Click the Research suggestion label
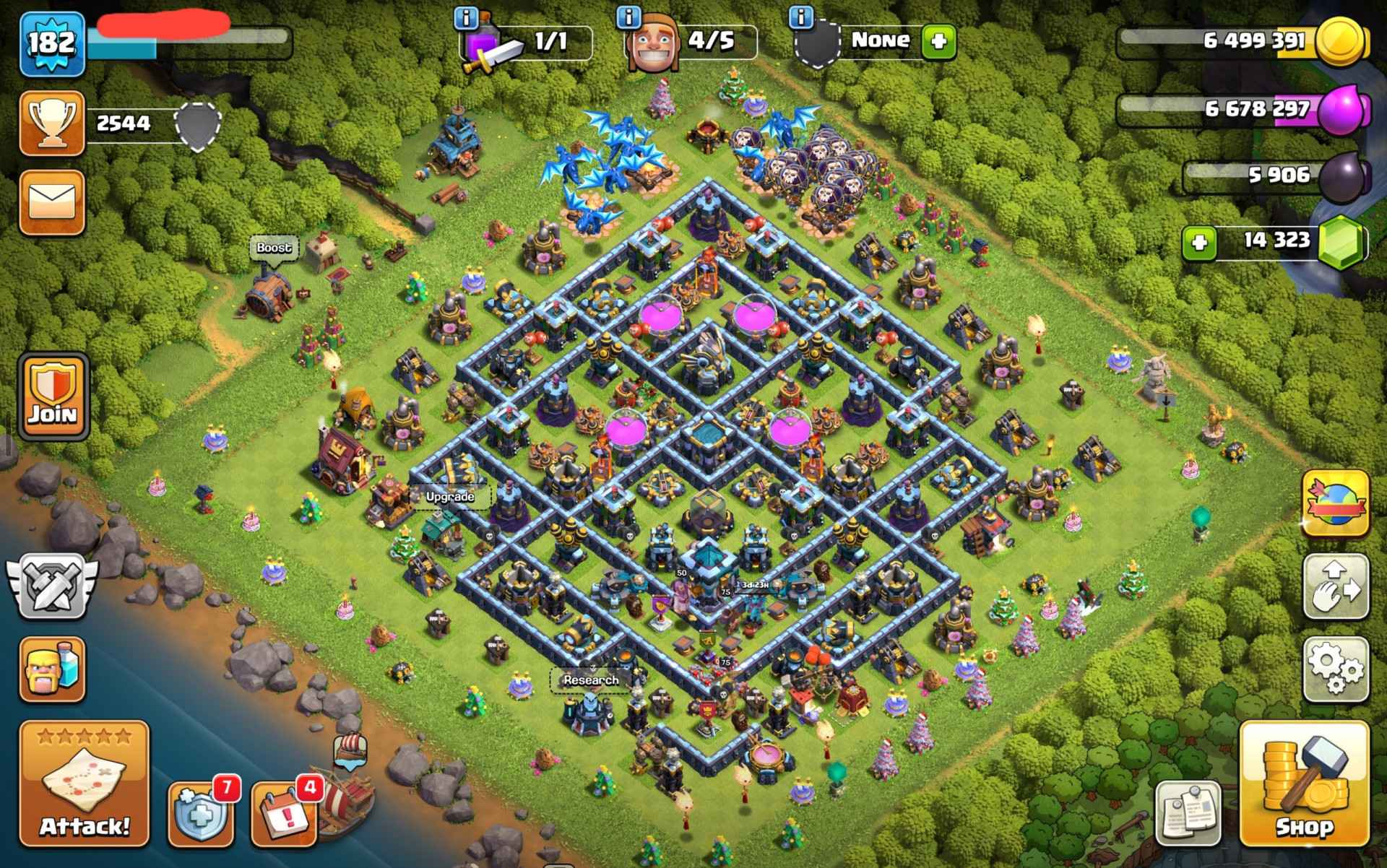The width and height of the screenshot is (1387, 868). pos(591,680)
